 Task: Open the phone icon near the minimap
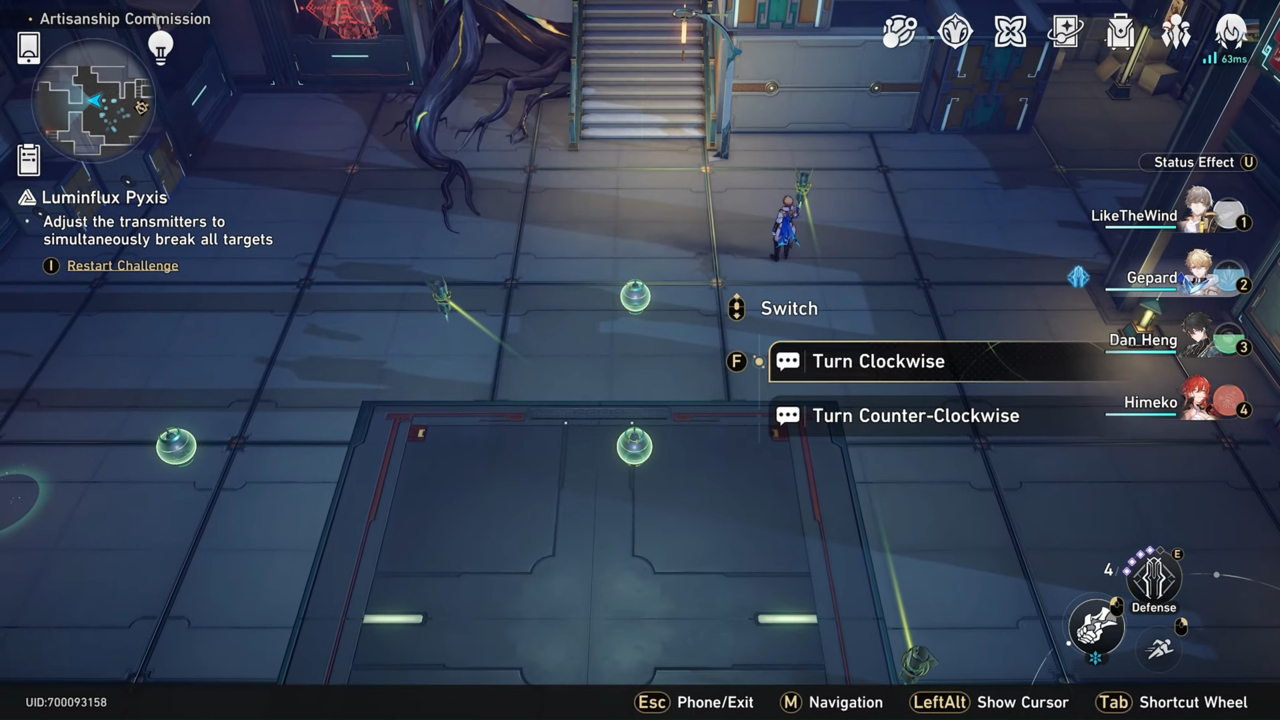tap(27, 45)
